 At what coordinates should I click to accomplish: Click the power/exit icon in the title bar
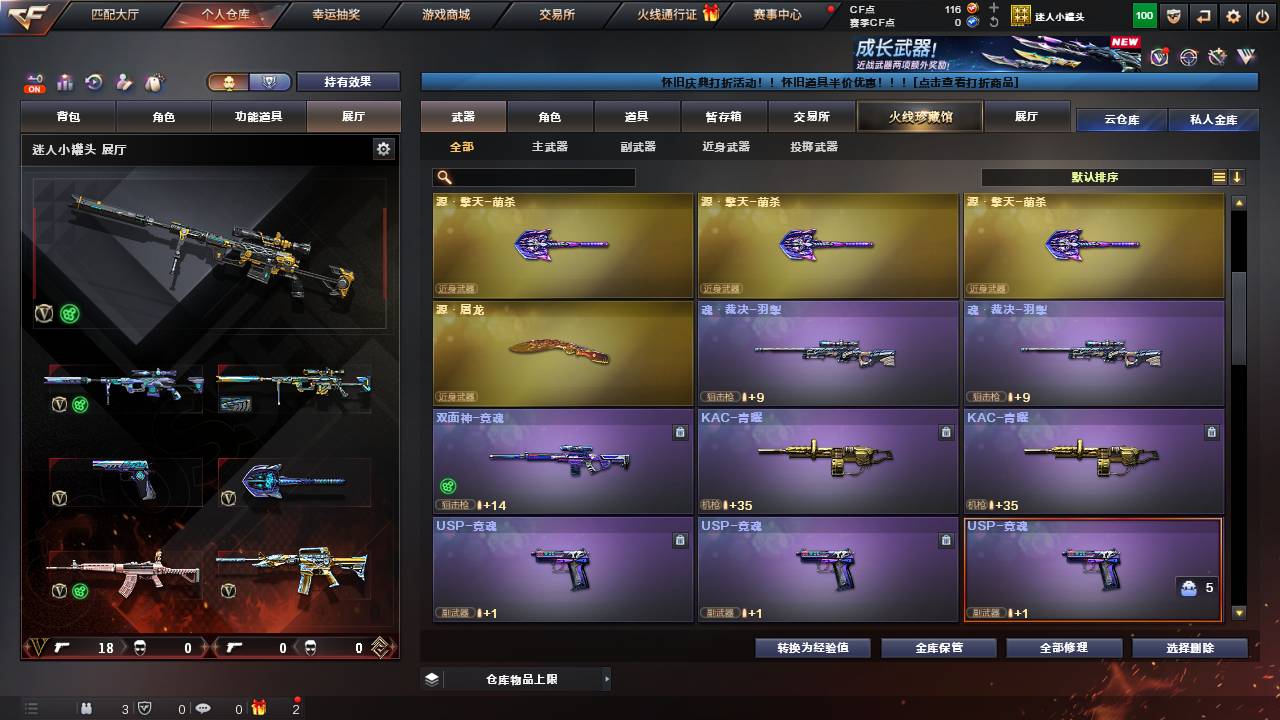click(x=1262, y=16)
